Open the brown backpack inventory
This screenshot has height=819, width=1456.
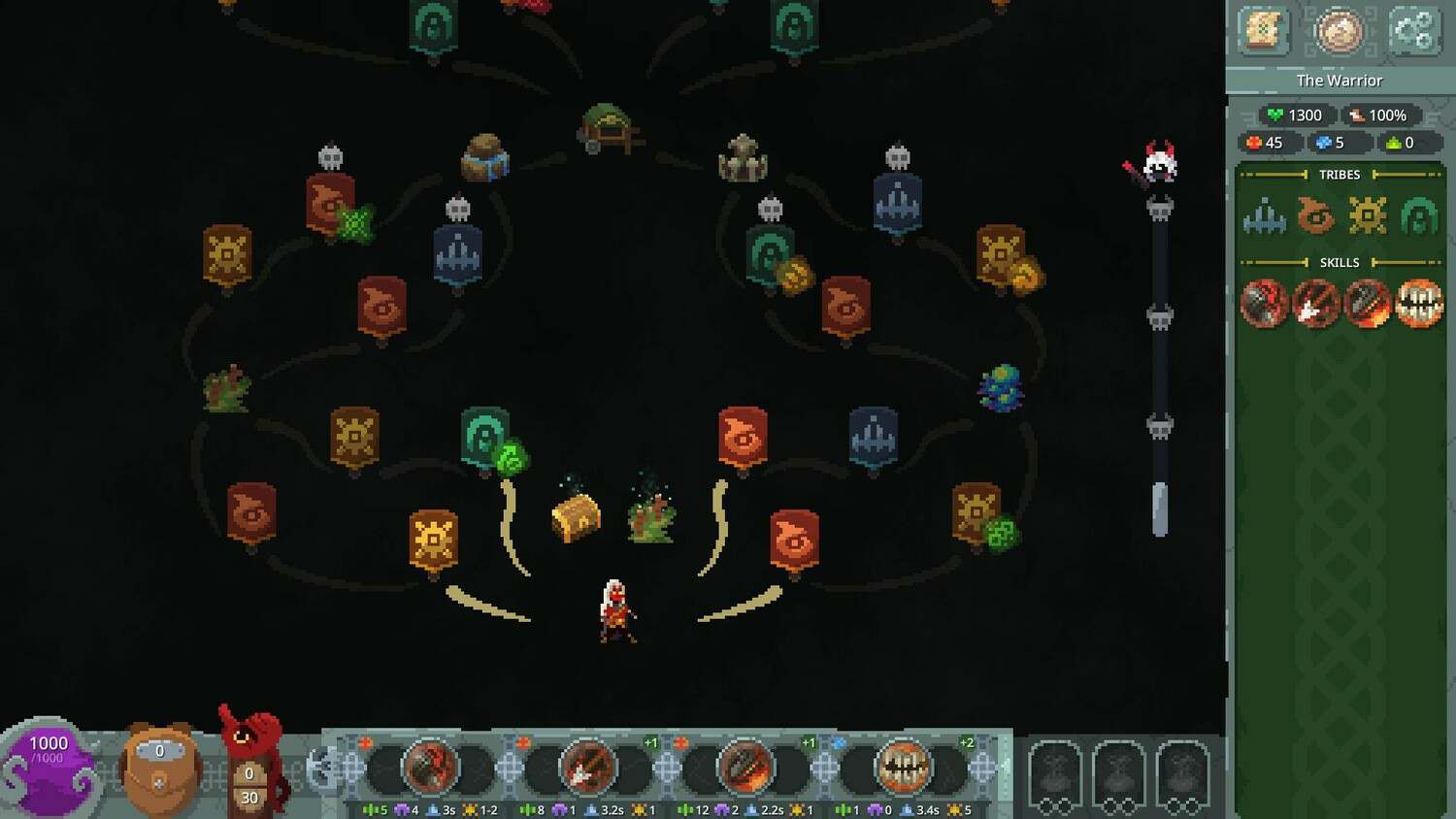(160, 767)
